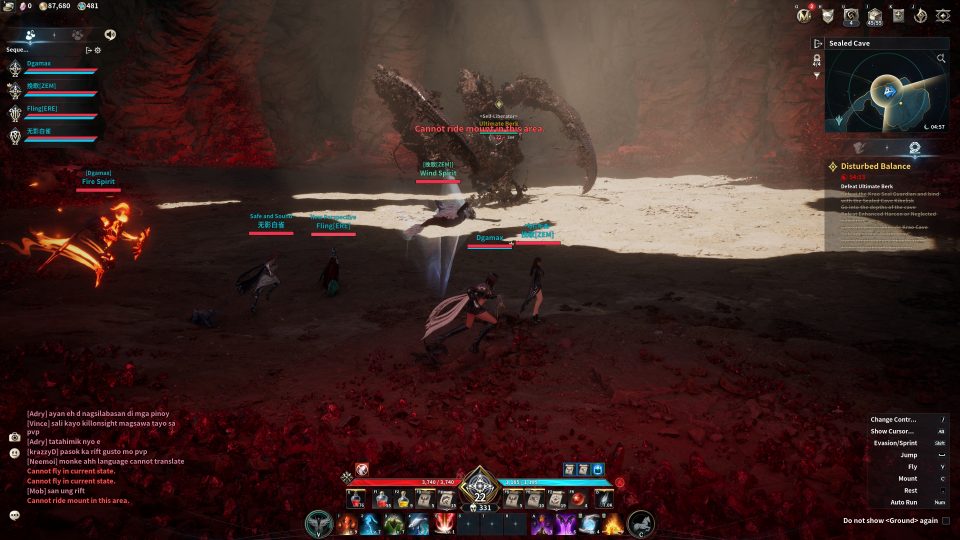960x540 pixels.
Task: Toggle the voice chat speaker icon
Action: 110,35
